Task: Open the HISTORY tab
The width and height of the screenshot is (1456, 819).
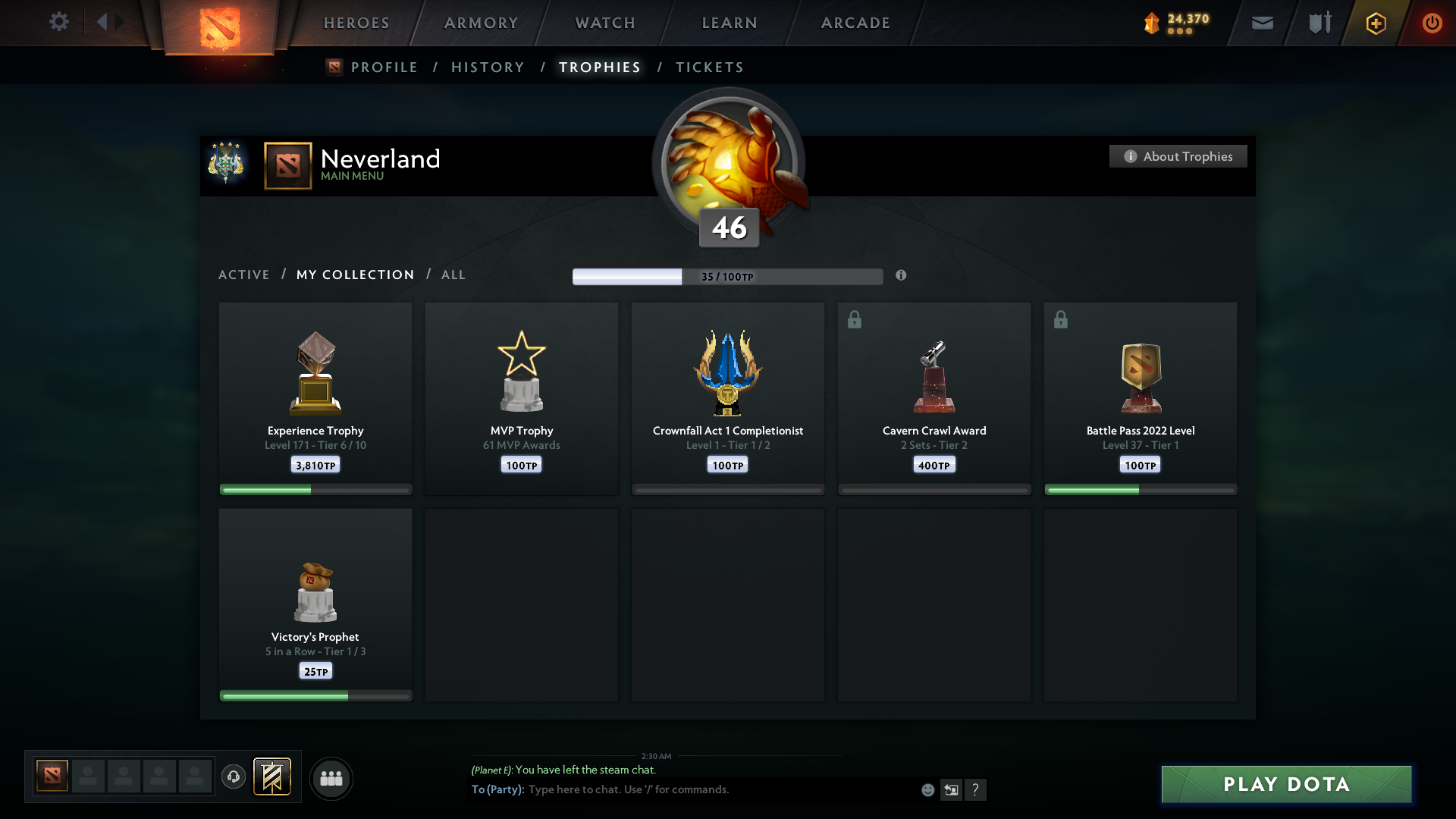Action: pyautogui.click(x=488, y=67)
